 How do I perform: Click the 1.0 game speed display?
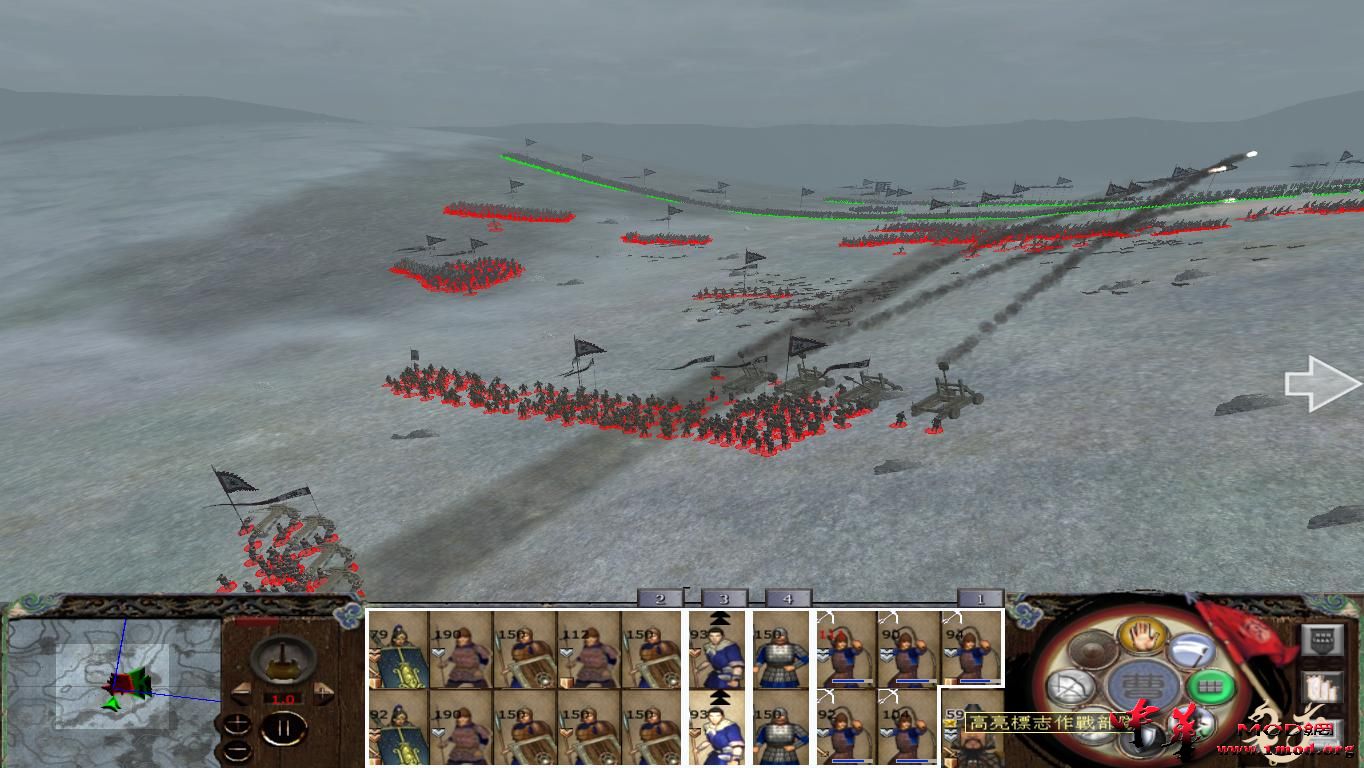tap(282, 698)
